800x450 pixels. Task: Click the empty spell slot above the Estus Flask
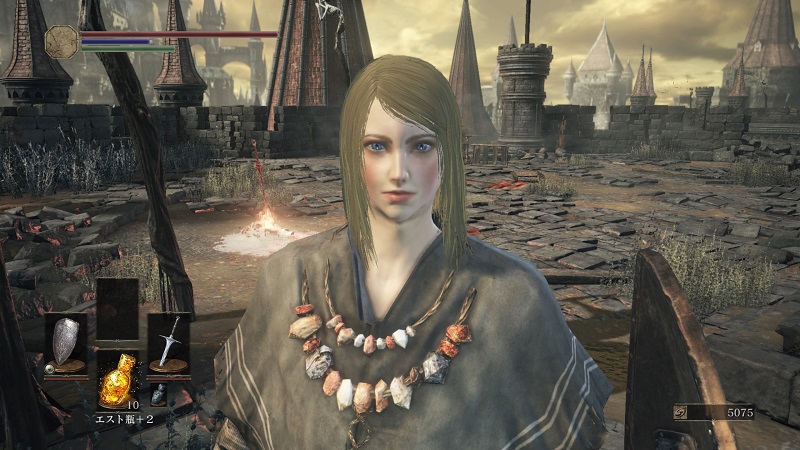[x=116, y=308]
